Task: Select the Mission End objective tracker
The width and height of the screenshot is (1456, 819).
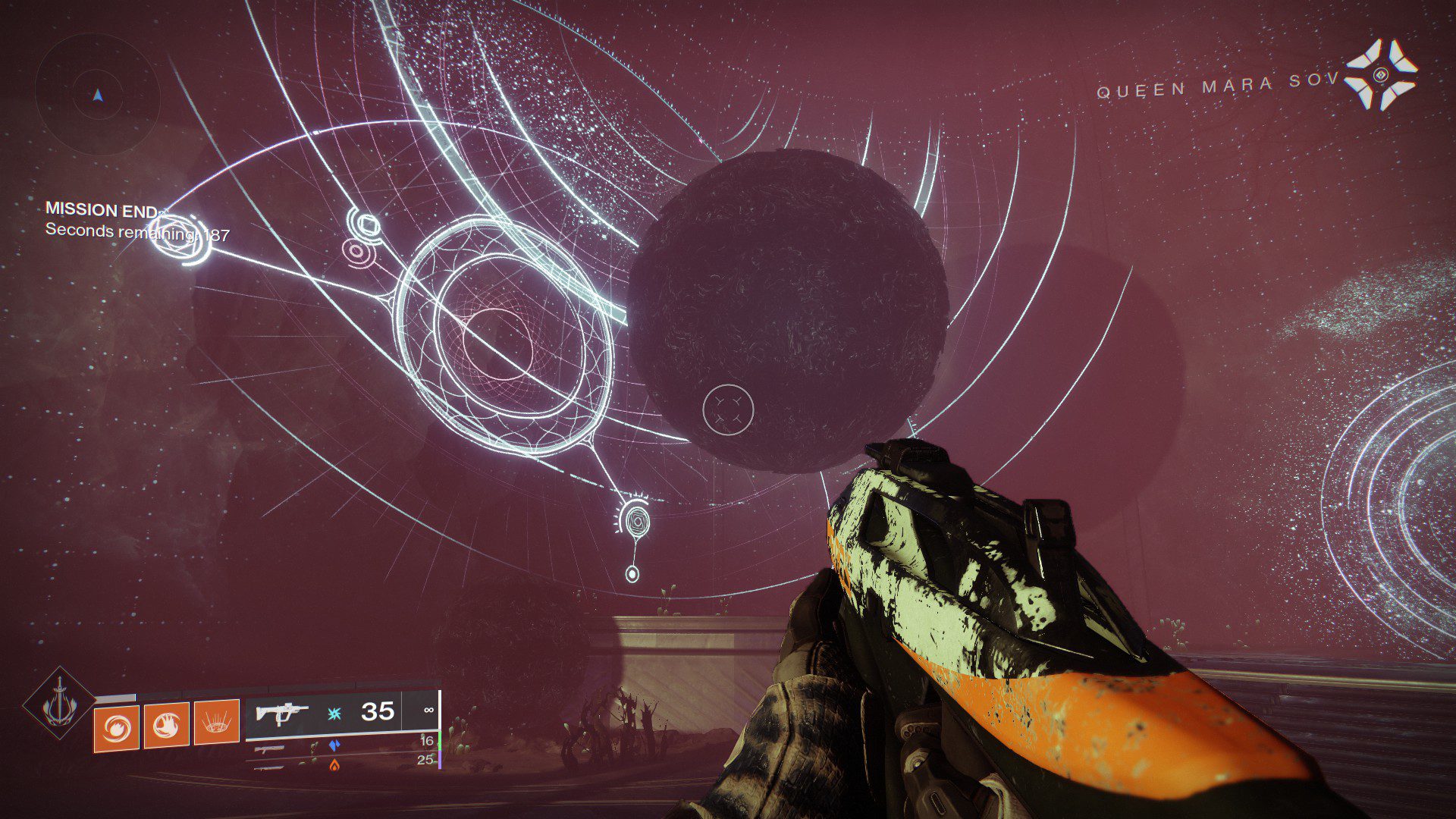Action: point(102,210)
